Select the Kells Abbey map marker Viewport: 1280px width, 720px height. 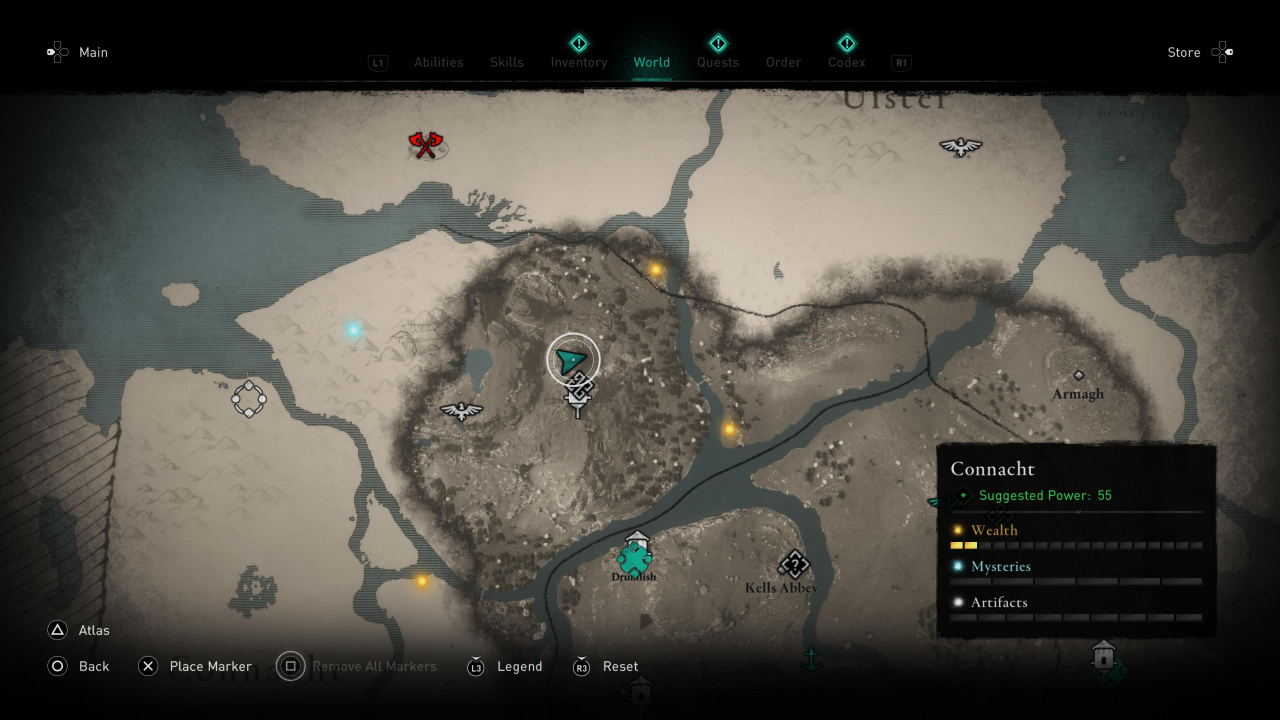coord(793,566)
